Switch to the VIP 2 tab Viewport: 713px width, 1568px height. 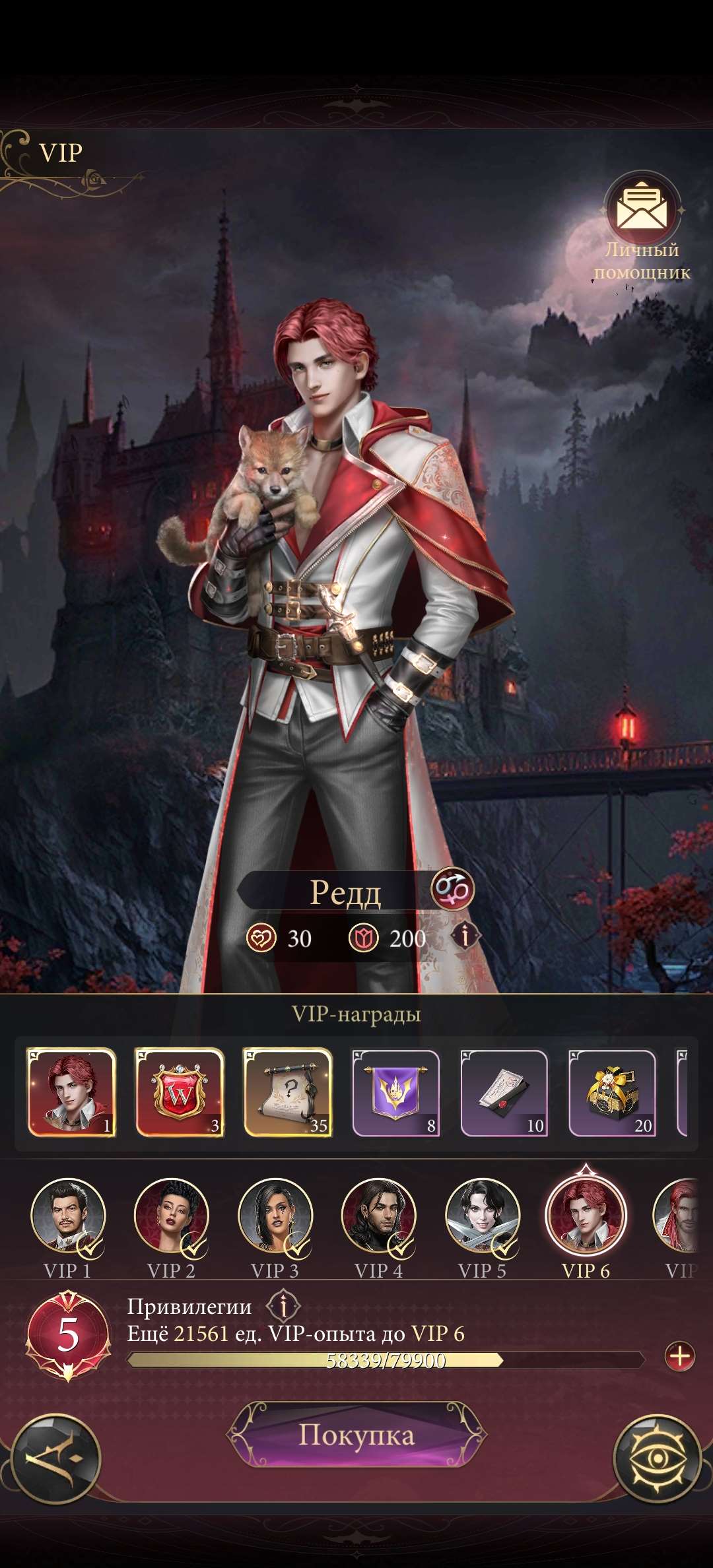coord(172,1216)
